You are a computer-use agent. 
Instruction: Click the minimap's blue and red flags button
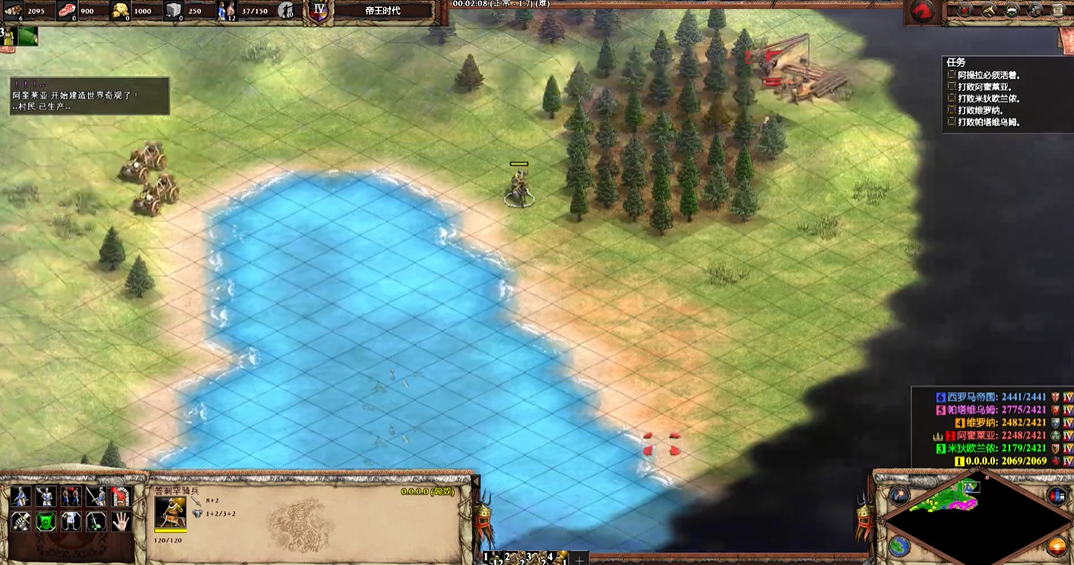(x=1057, y=496)
